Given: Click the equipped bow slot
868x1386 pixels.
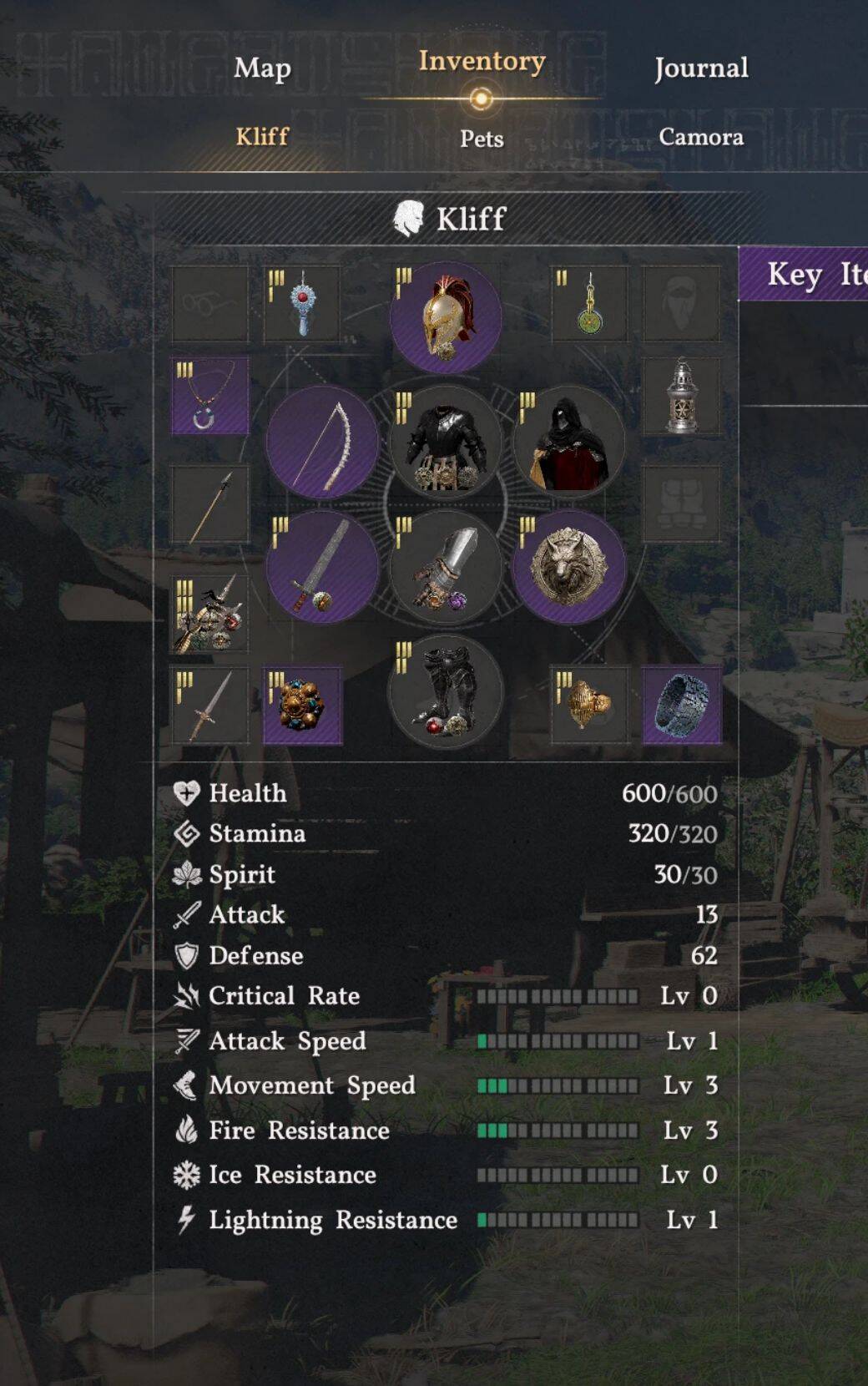Looking at the screenshot, I should coord(322,443).
